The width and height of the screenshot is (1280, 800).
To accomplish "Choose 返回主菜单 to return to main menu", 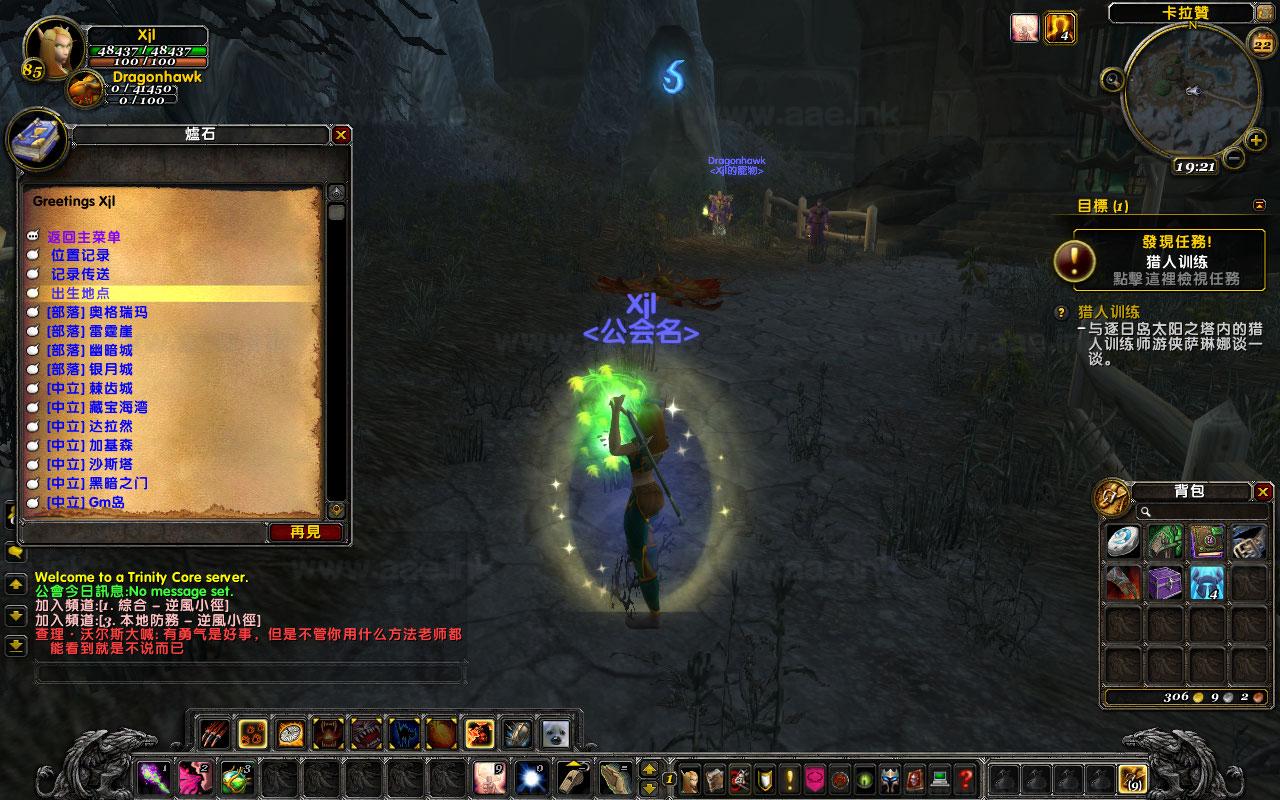I will [x=85, y=237].
